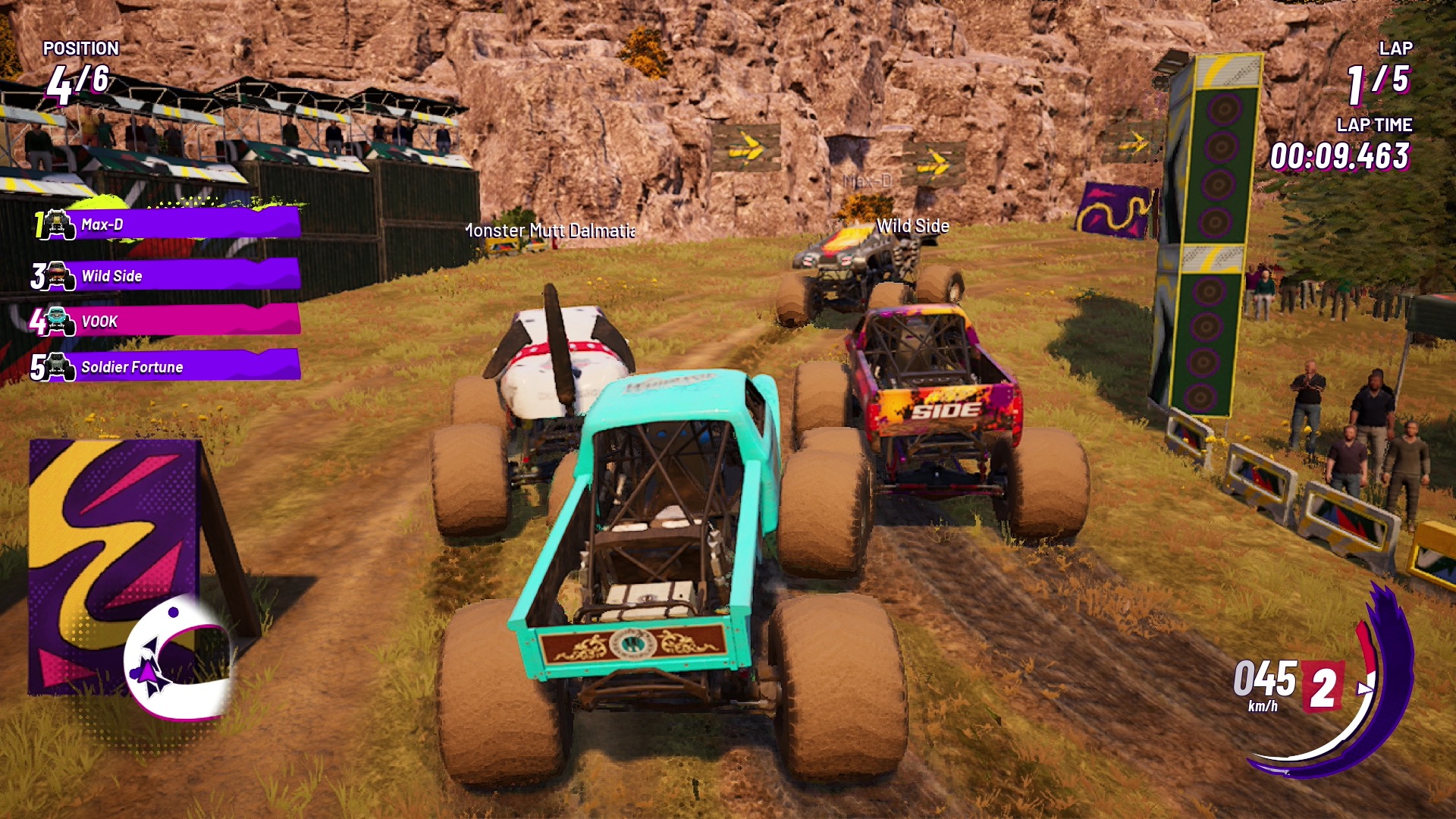Click the Wild Side nametag above the truck
The image size is (1456, 819).
[913, 226]
